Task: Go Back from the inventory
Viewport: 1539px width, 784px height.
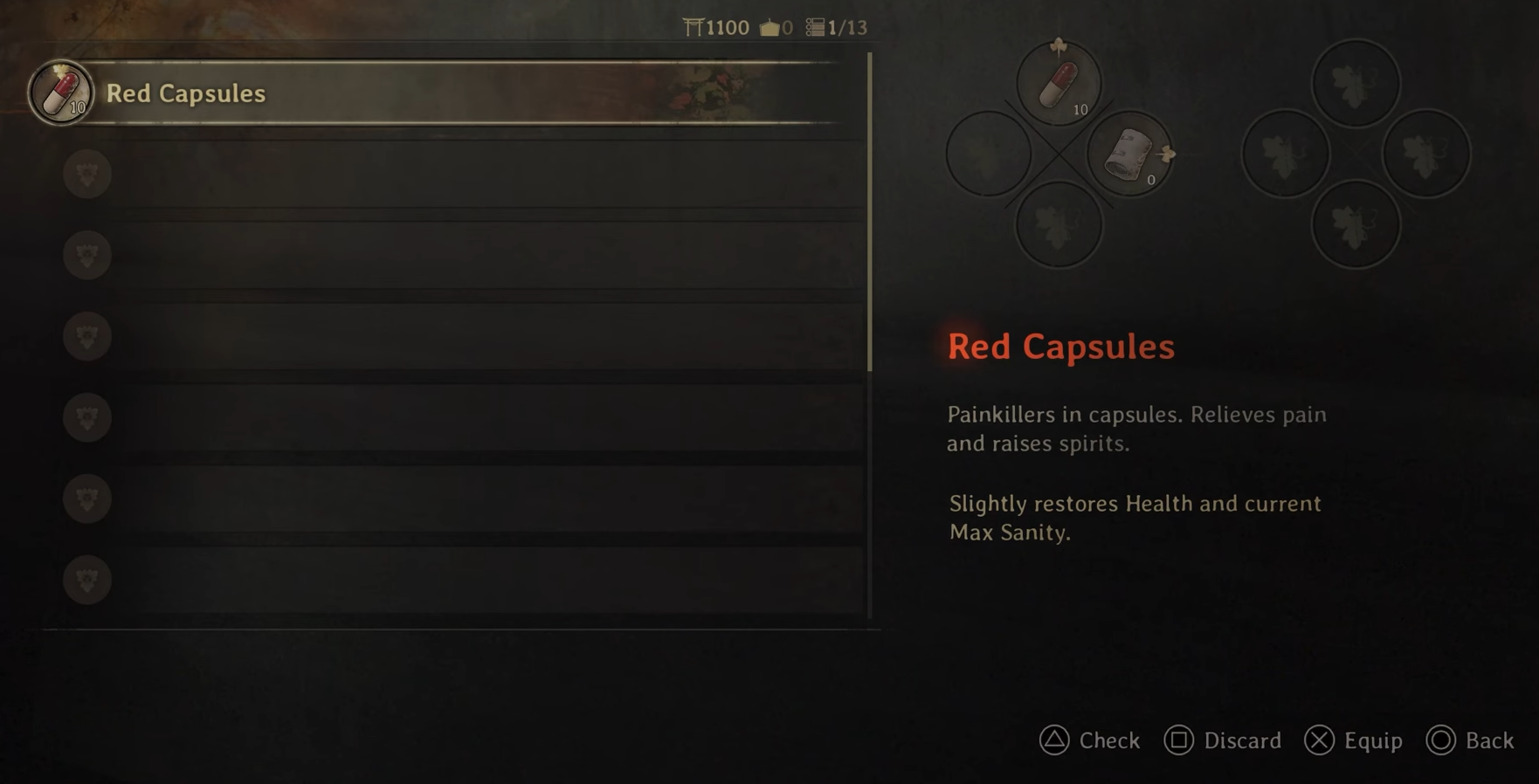Action: click(x=1470, y=740)
